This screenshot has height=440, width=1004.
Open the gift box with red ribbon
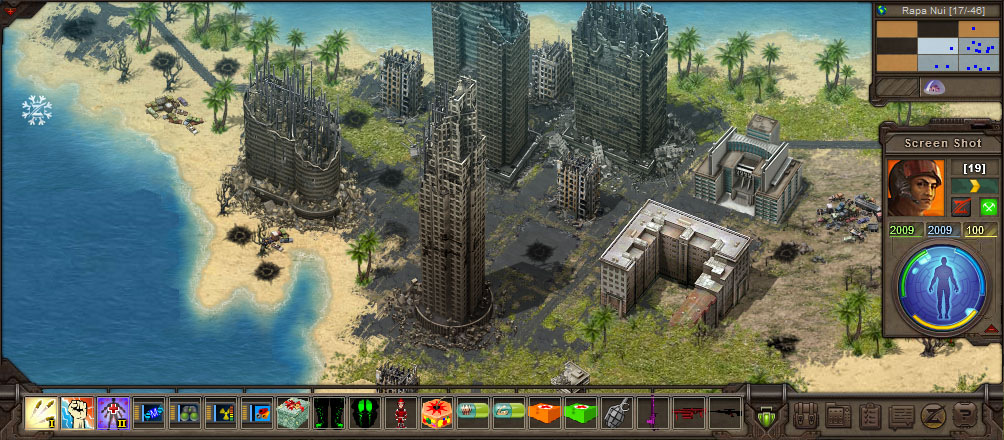[292, 412]
